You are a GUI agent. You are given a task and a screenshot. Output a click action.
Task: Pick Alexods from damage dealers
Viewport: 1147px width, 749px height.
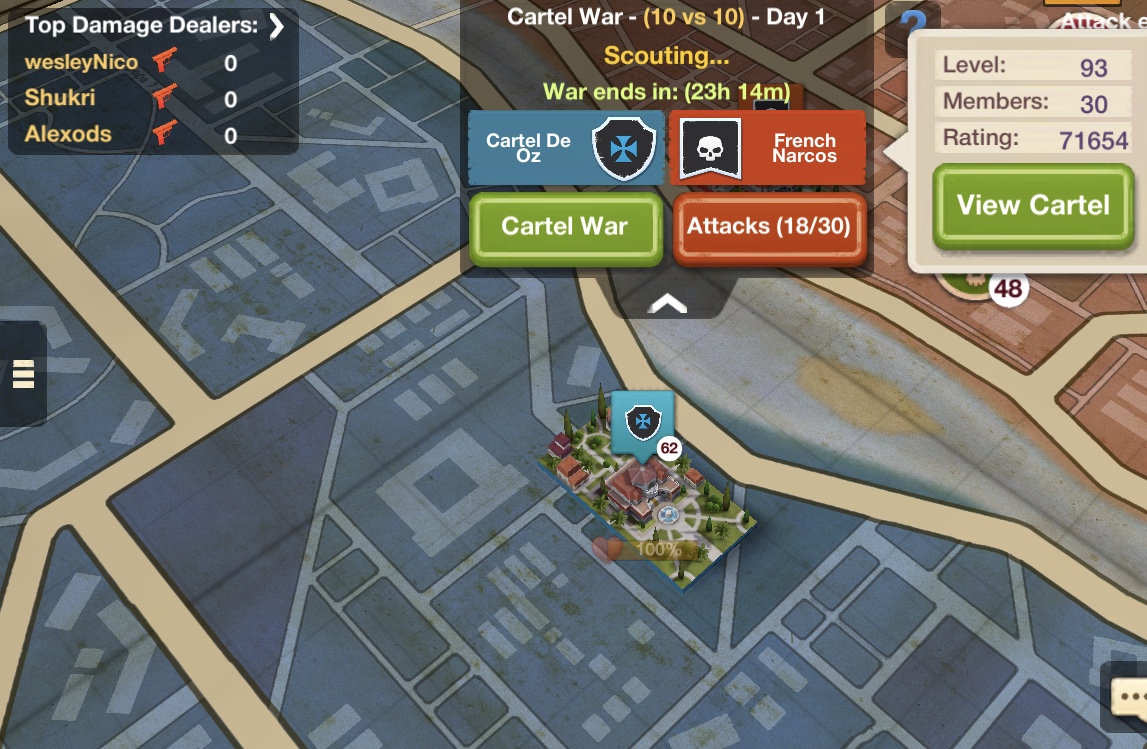point(68,135)
